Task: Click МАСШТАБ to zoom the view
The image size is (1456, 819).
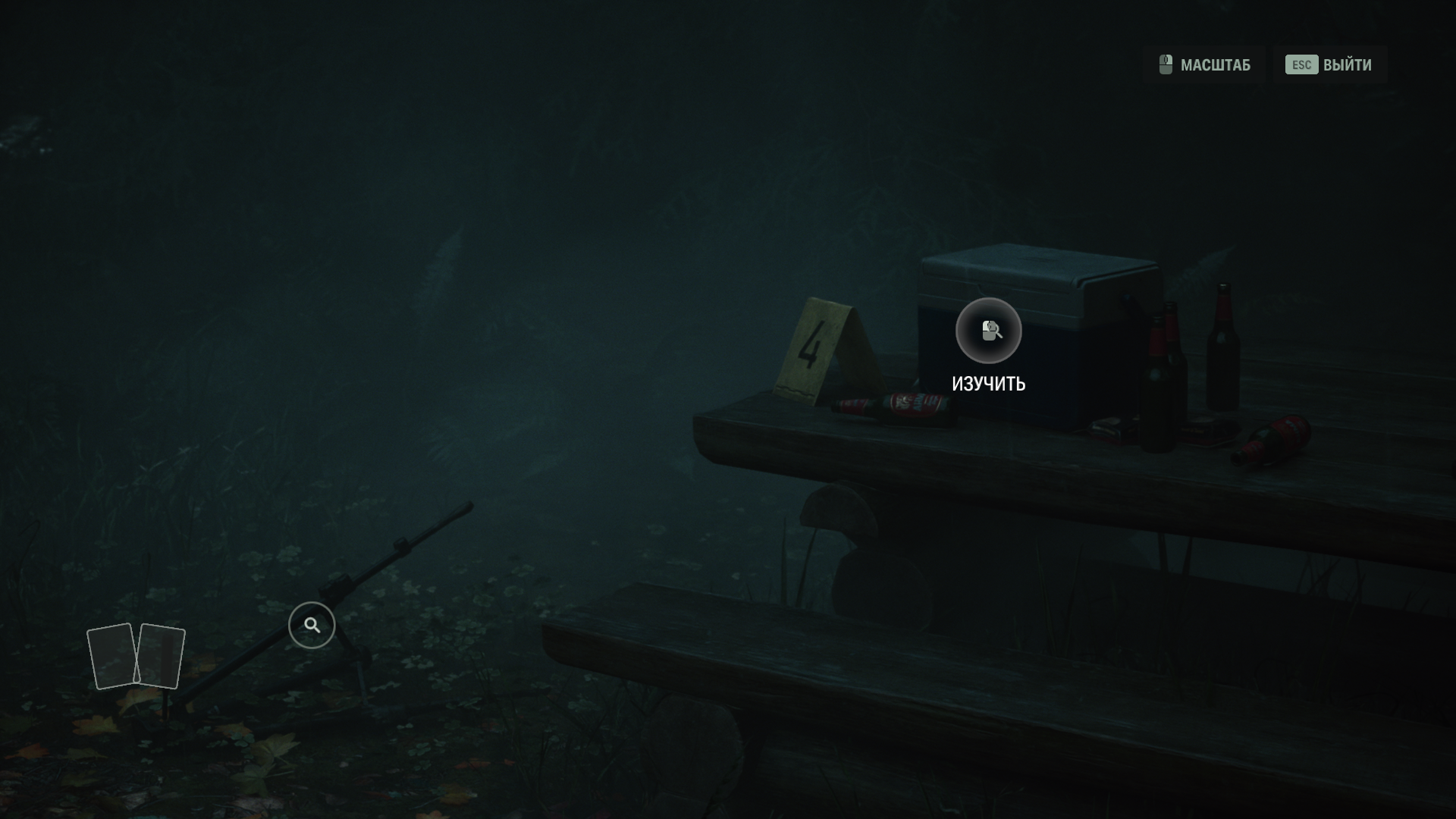Action: [1216, 65]
